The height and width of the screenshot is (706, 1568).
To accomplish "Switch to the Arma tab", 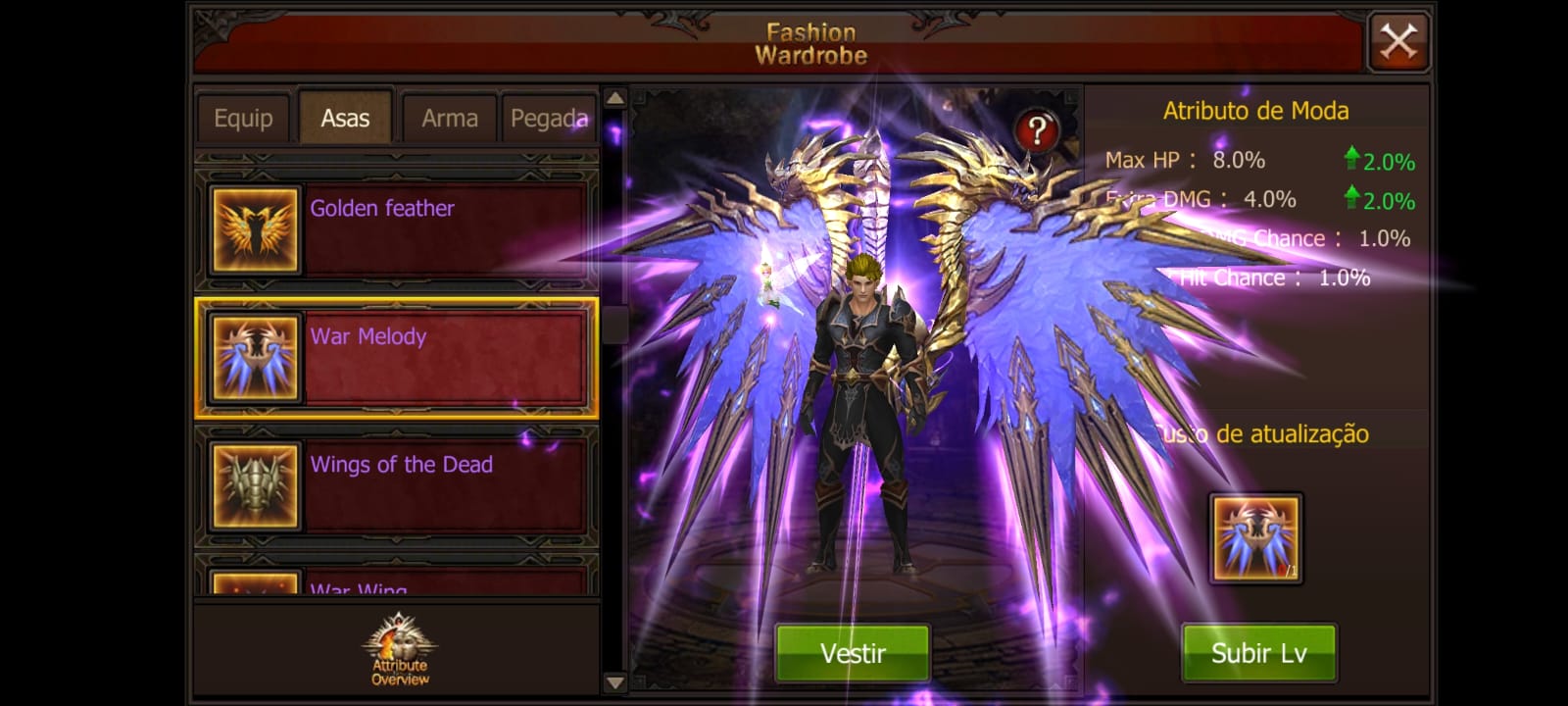I will pyautogui.click(x=449, y=119).
